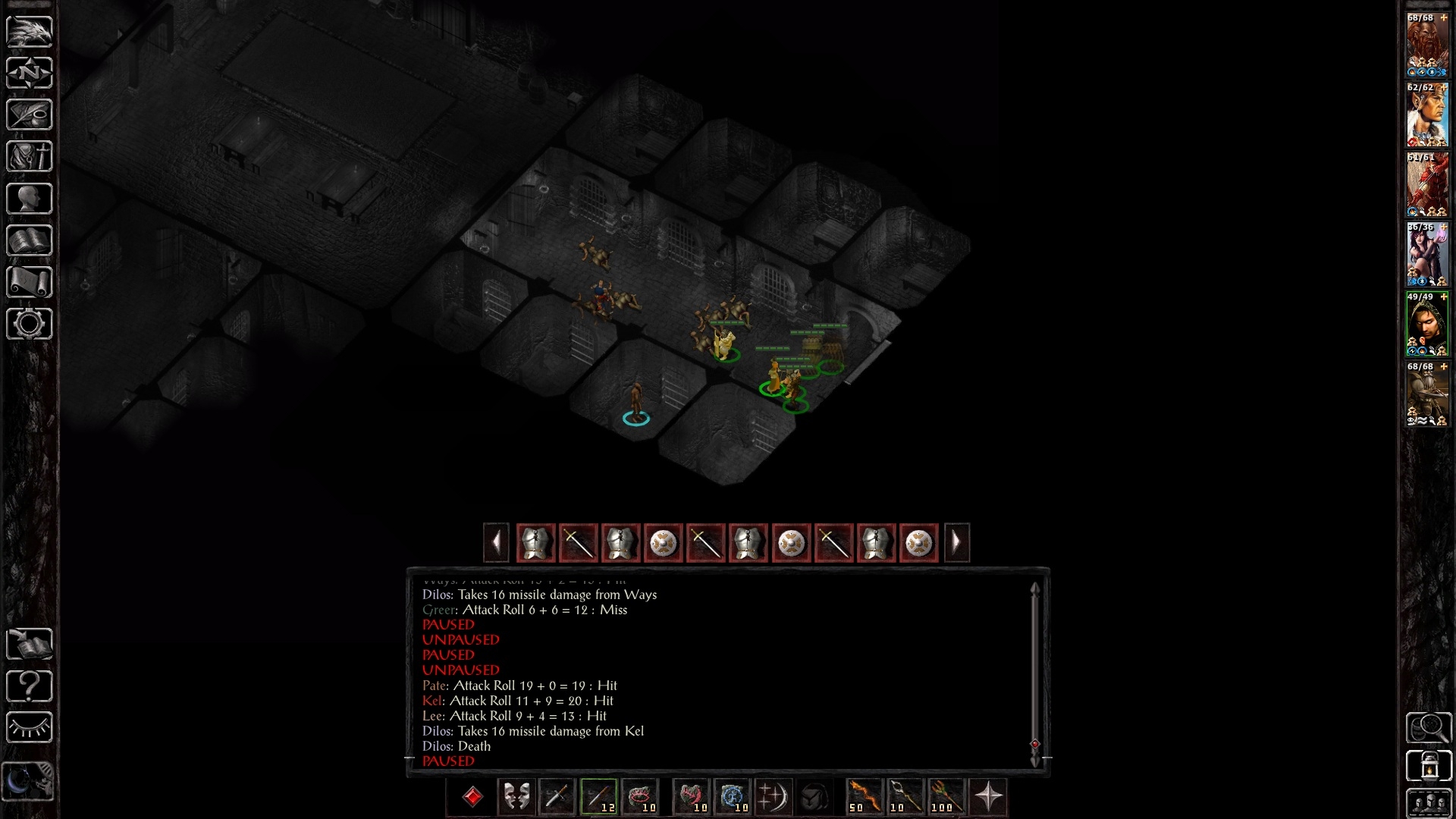Open the priest scroll screen
1456x819 pixels.
(30, 282)
